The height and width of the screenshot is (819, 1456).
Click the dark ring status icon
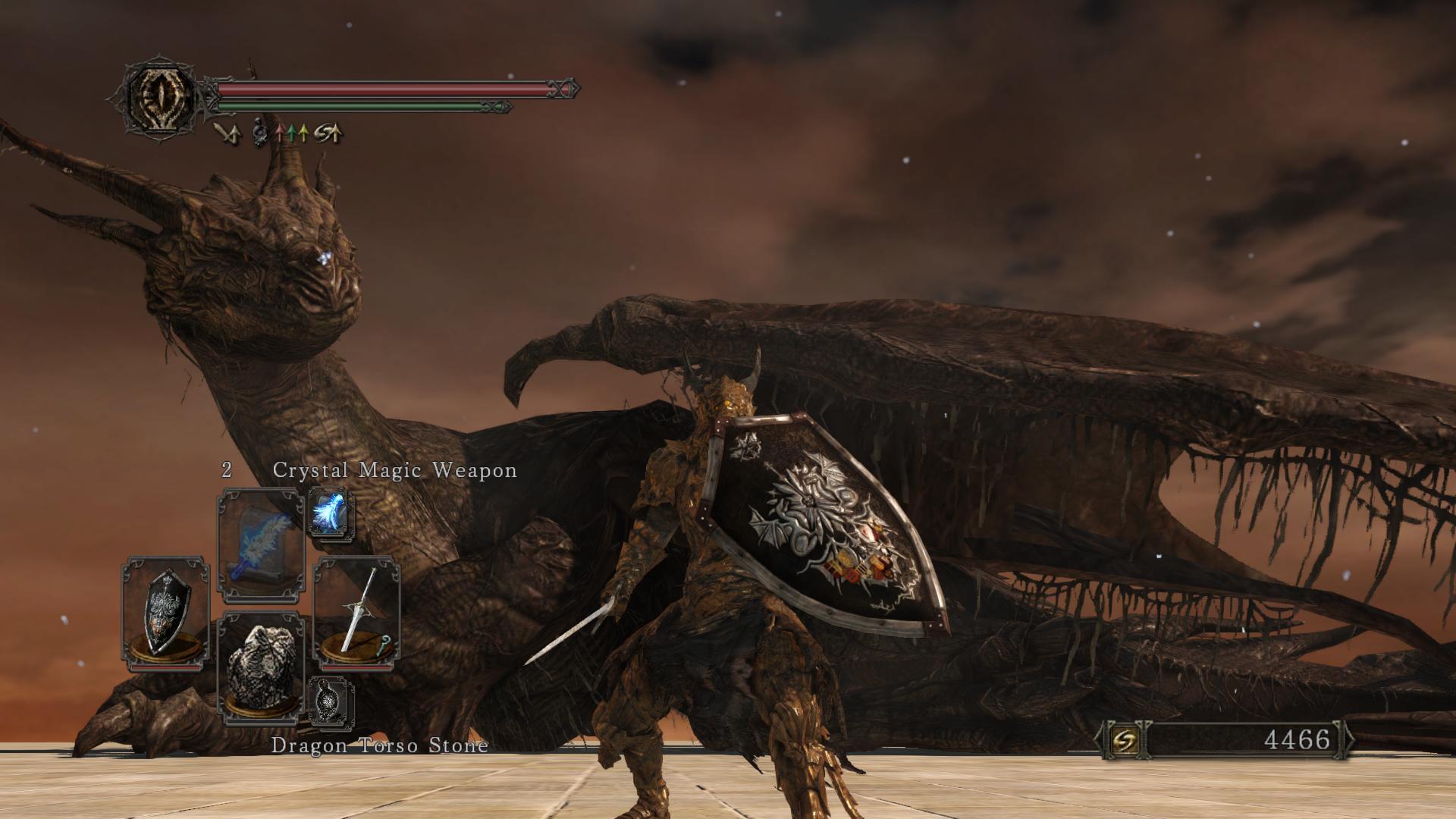click(260, 133)
